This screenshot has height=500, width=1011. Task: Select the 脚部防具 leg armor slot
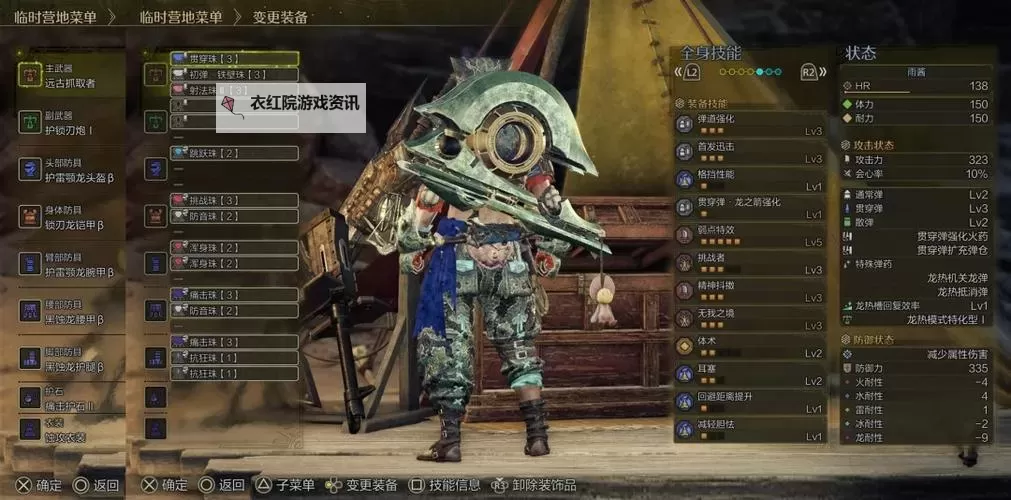pos(70,358)
